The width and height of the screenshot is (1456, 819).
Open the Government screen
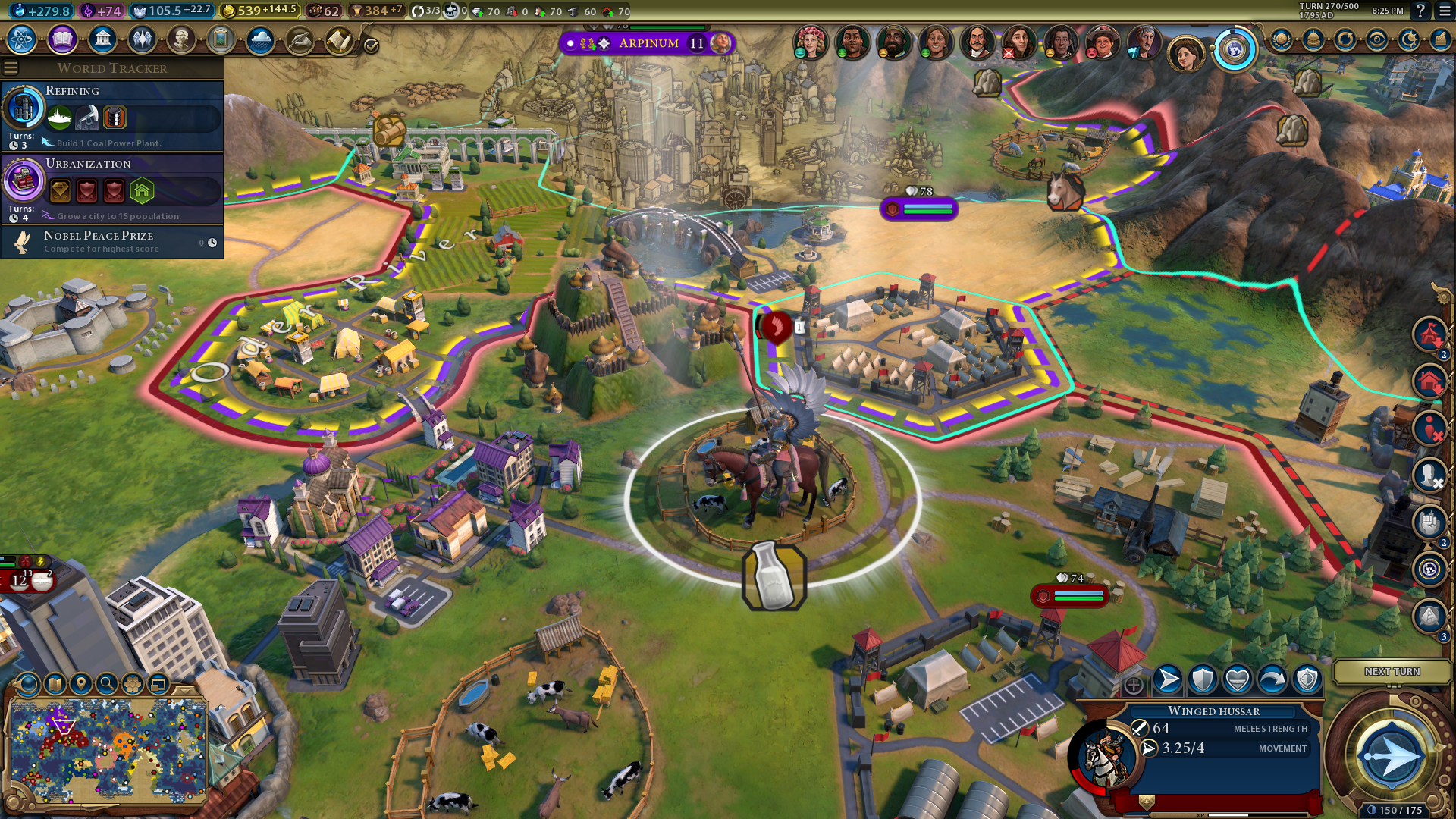[x=102, y=39]
